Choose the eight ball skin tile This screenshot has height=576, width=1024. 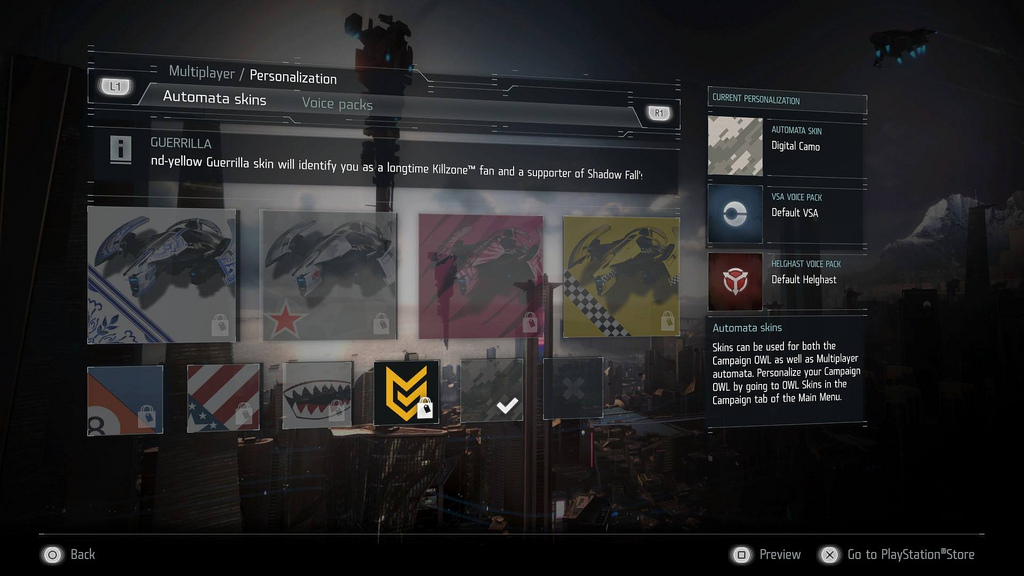tap(125, 400)
